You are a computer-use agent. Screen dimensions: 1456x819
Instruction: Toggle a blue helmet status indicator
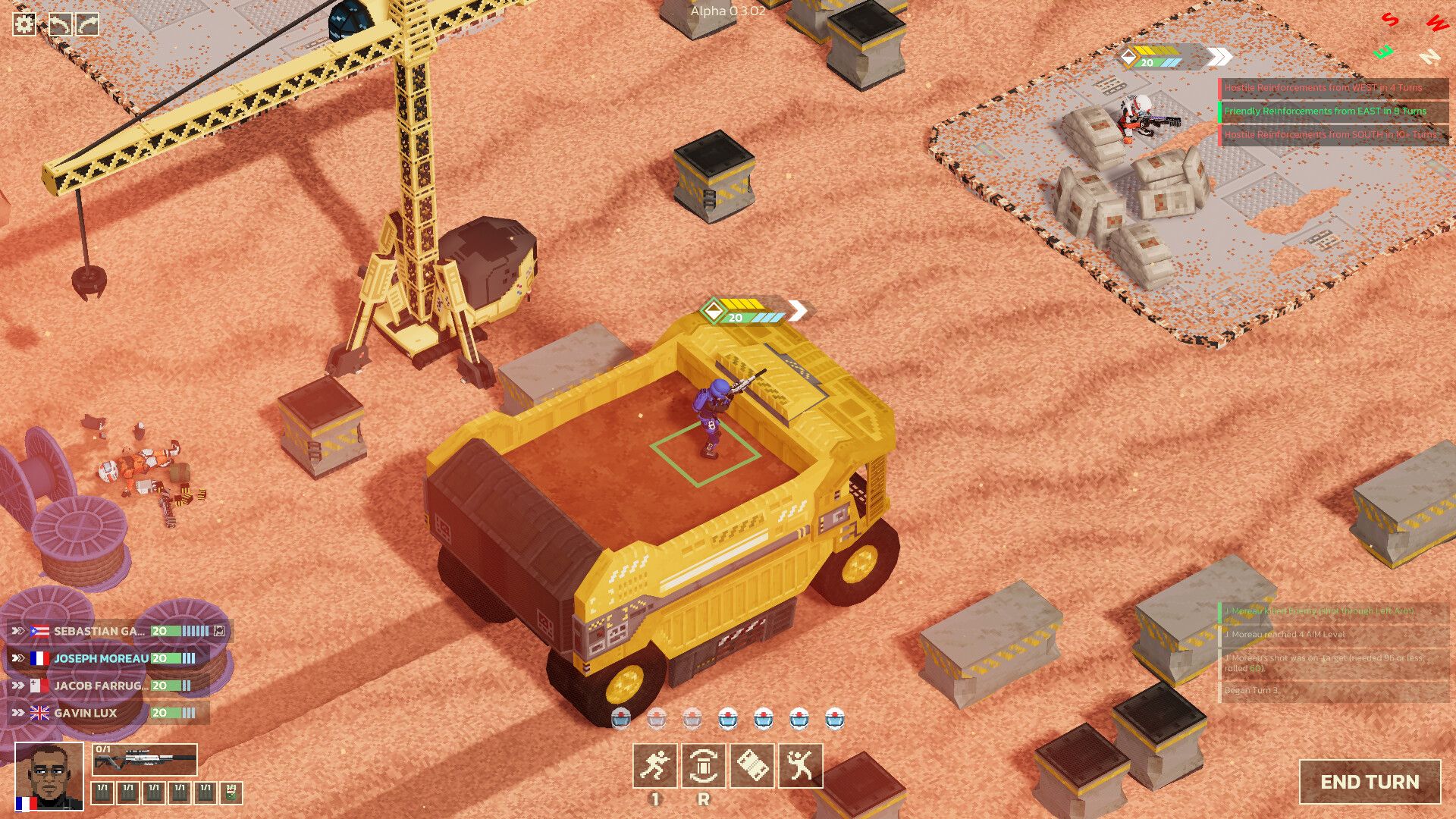726,718
